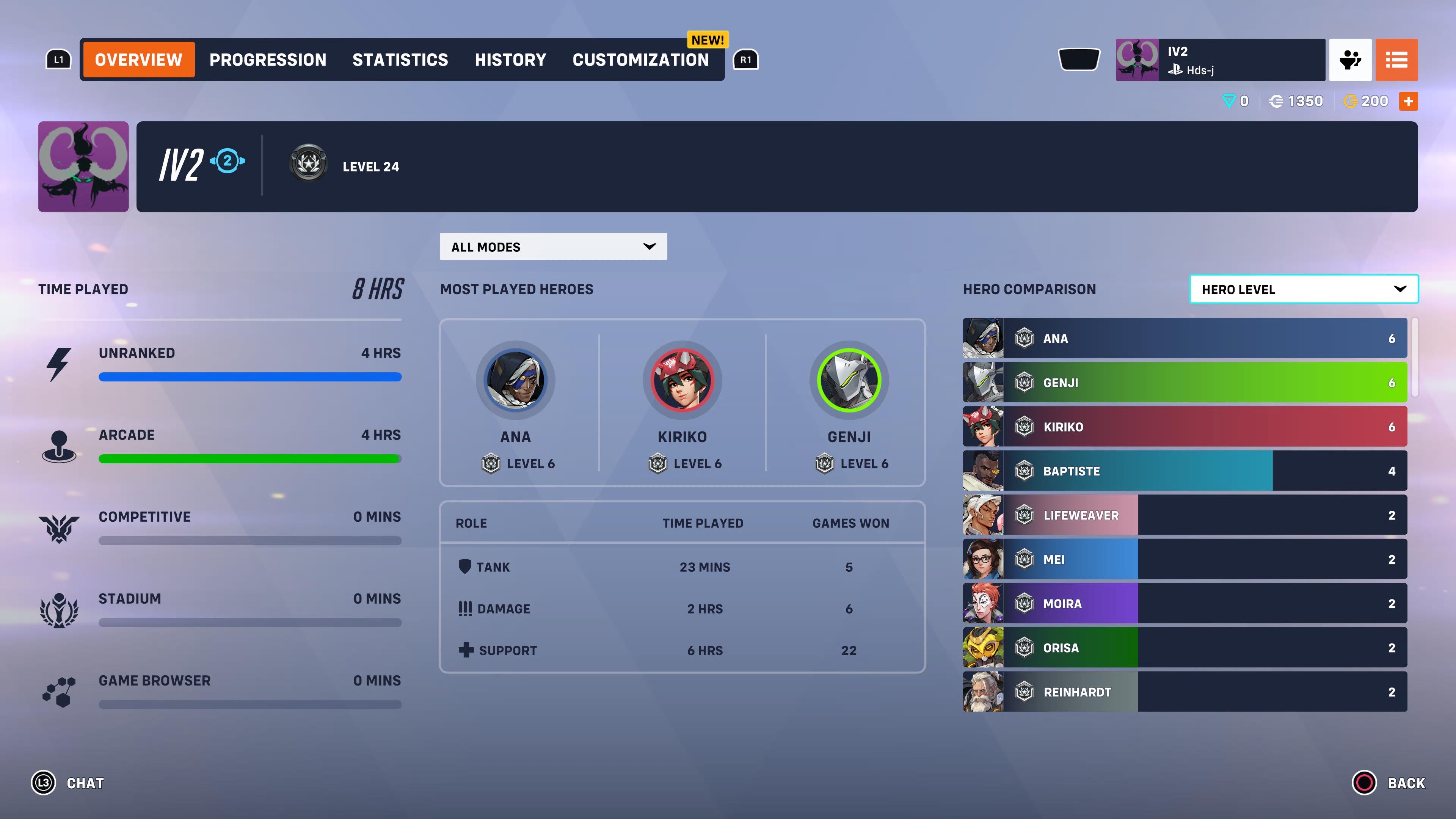Select the Baptiste hero comparison row
Viewport: 1456px width, 819px height.
[1185, 471]
